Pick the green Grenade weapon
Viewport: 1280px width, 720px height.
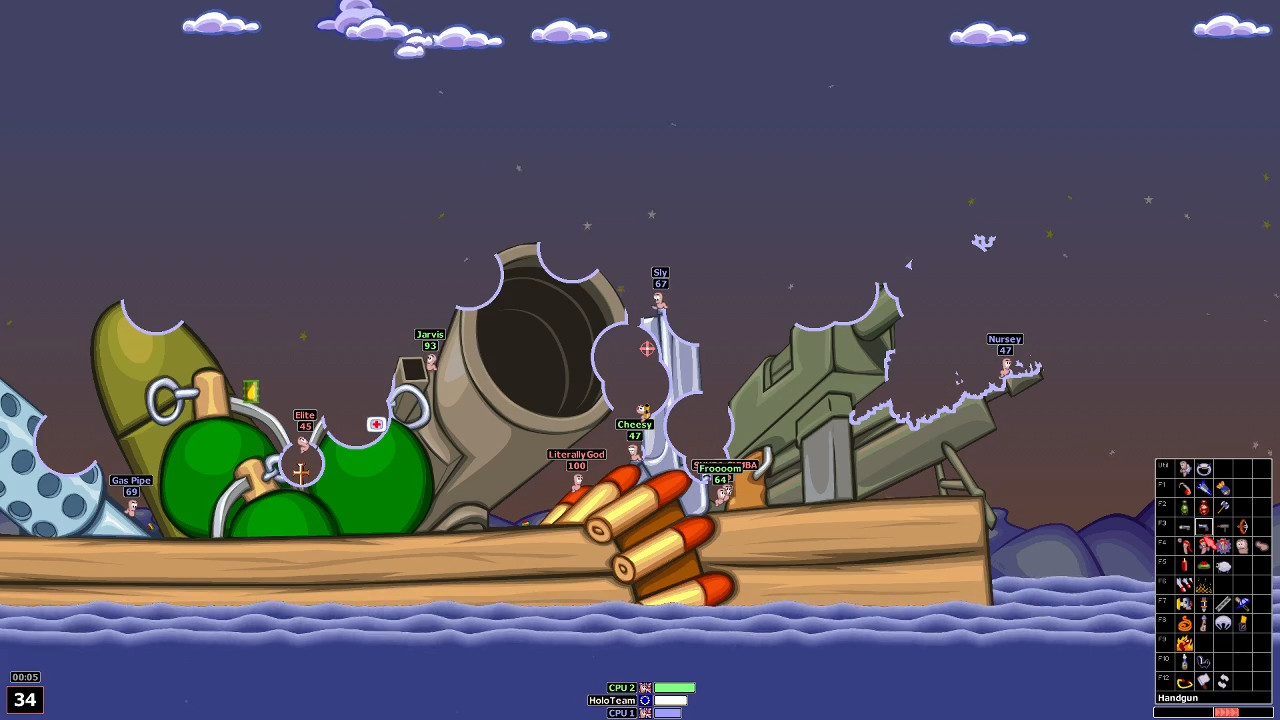click(x=1185, y=507)
